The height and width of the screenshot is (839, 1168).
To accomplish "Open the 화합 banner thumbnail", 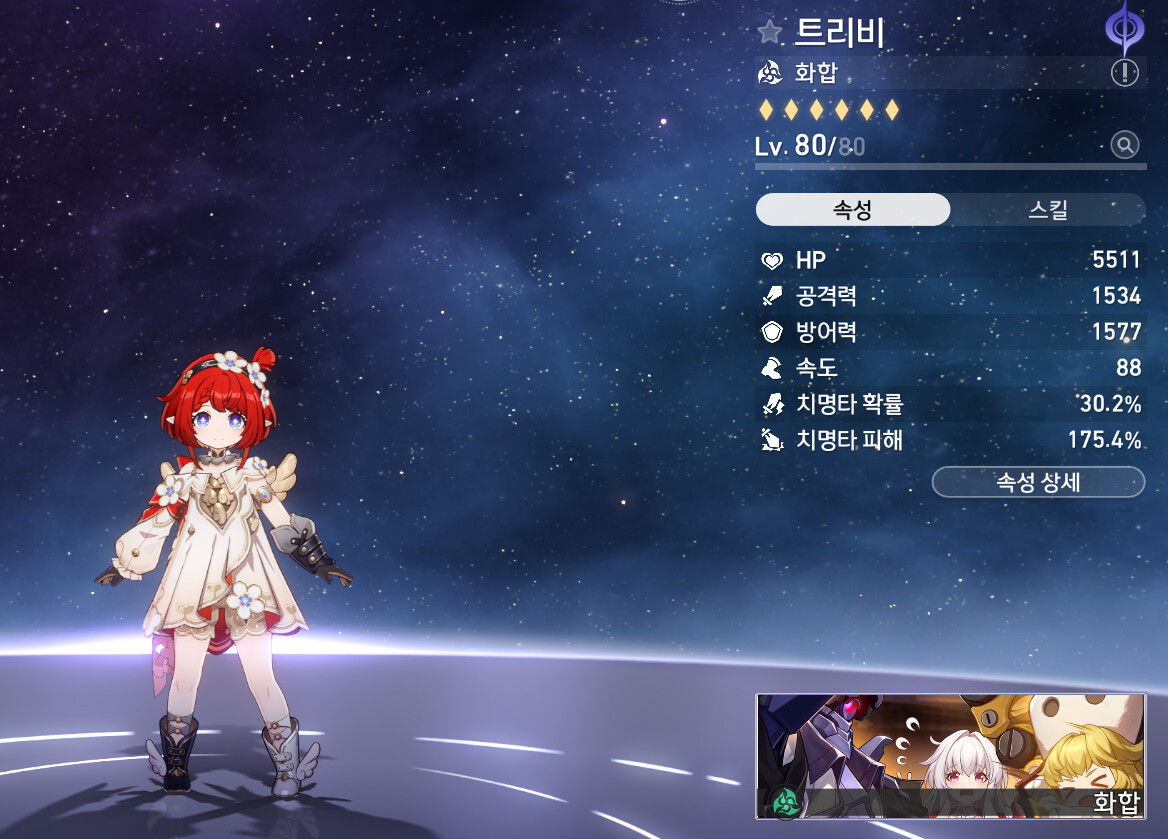I will tap(950, 756).
